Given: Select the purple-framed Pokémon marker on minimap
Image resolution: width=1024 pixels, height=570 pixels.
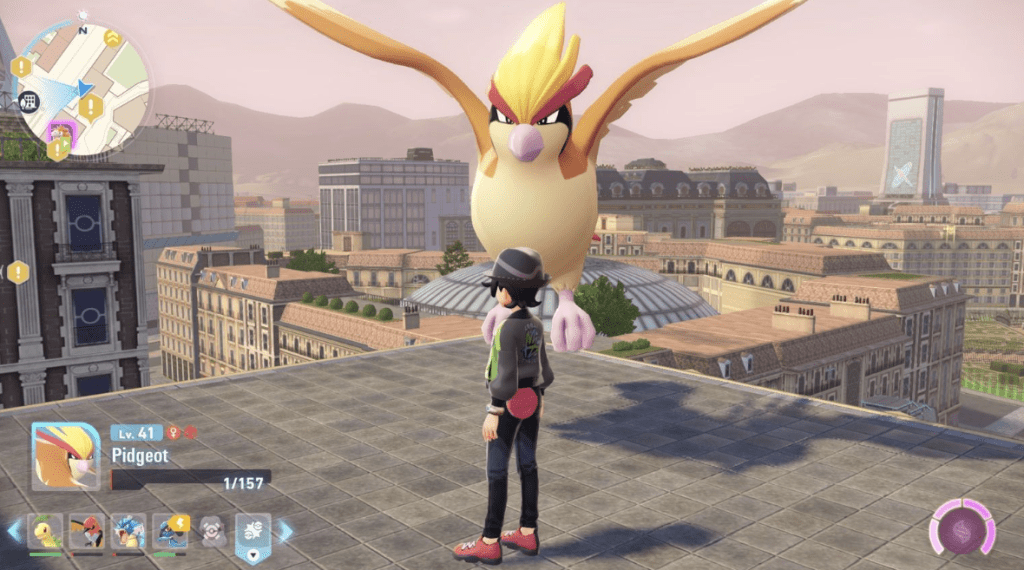Looking at the screenshot, I should coord(62,132).
